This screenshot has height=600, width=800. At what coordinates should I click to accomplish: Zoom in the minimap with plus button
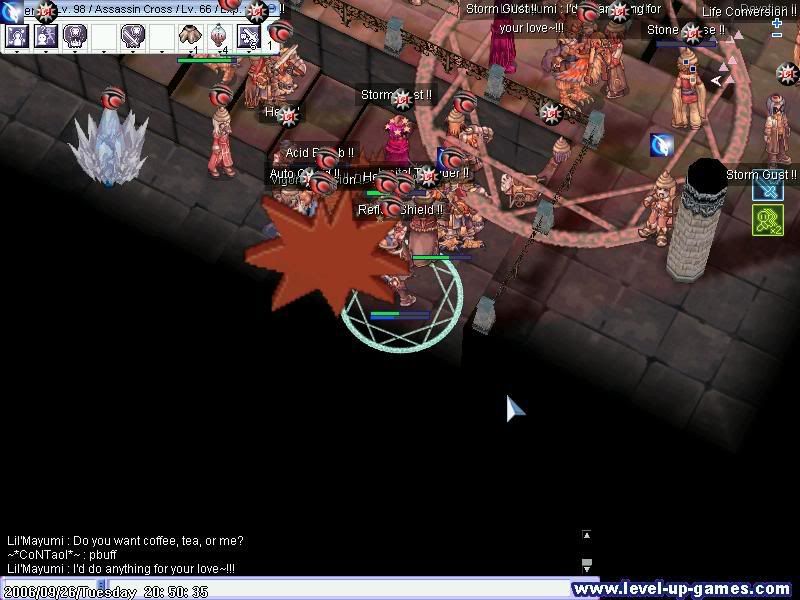[x=777, y=22]
